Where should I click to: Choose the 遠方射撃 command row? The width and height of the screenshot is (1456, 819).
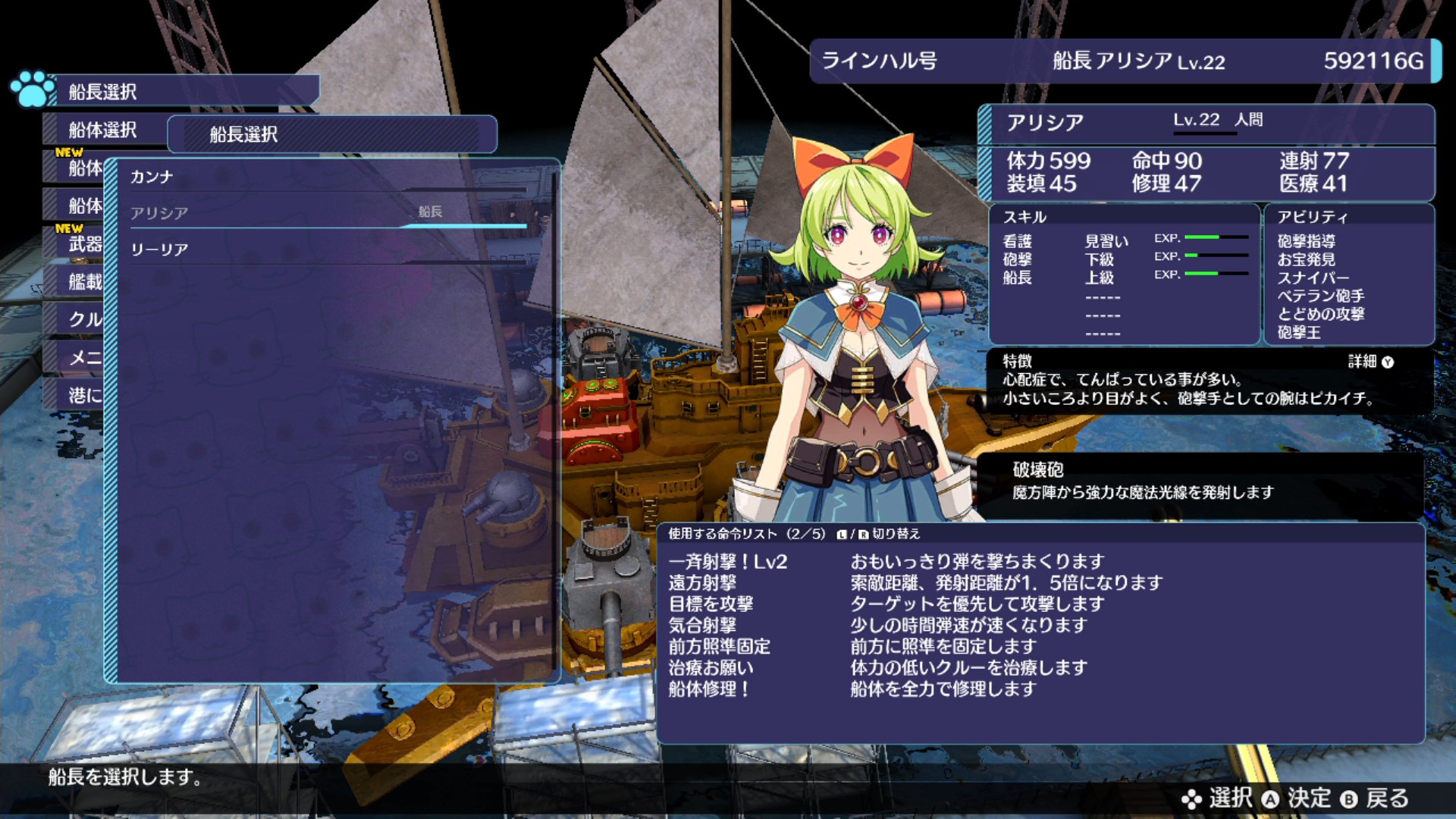pos(702,583)
